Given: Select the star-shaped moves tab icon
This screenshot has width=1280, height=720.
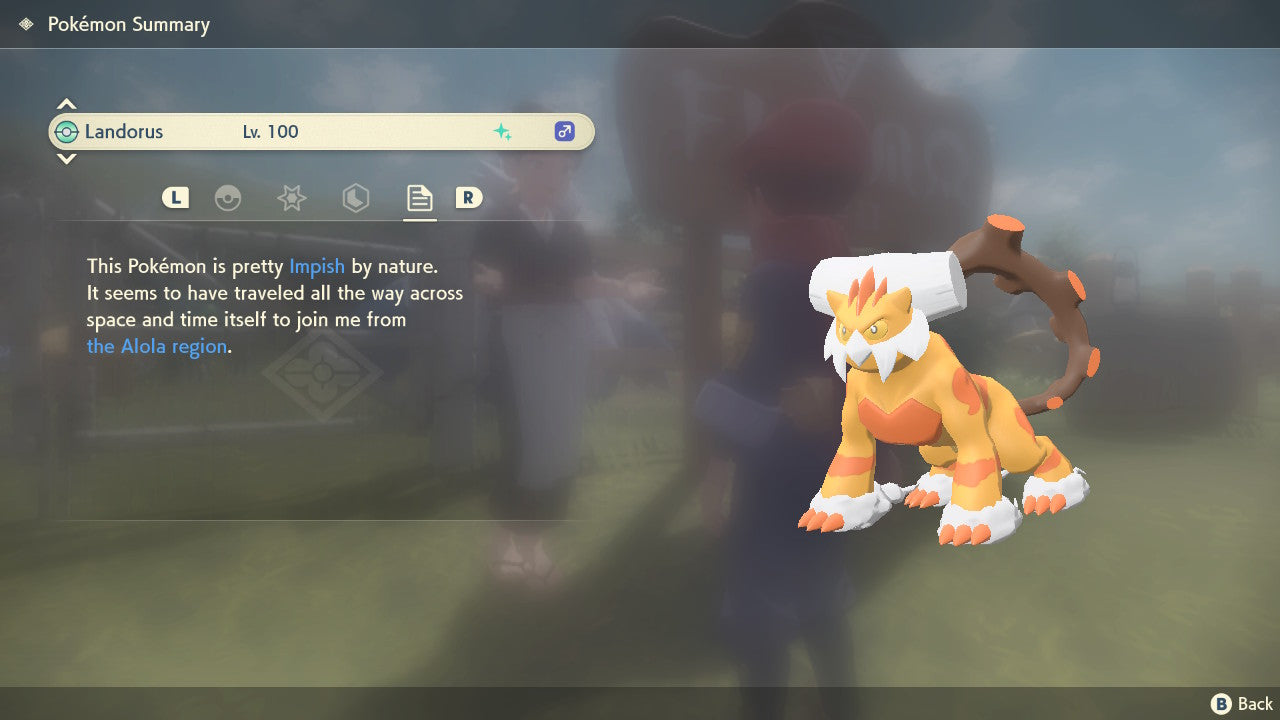Looking at the screenshot, I should [x=291, y=198].
